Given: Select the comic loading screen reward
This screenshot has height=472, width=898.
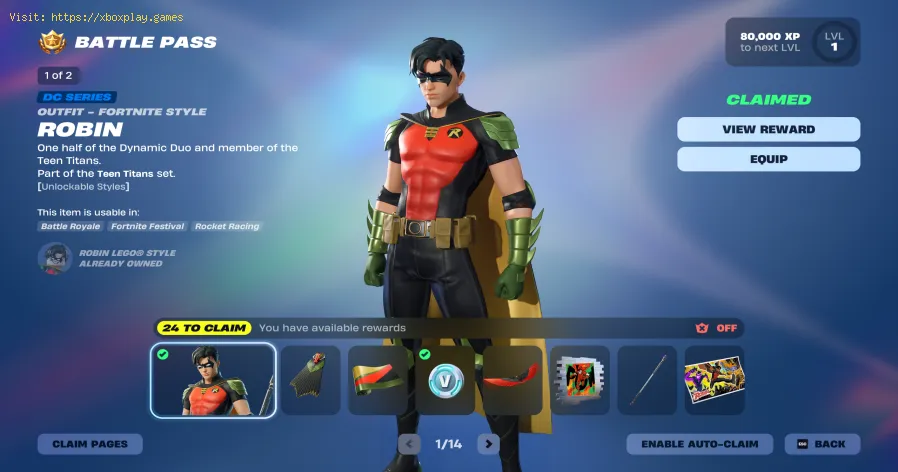Looking at the screenshot, I should click(714, 380).
